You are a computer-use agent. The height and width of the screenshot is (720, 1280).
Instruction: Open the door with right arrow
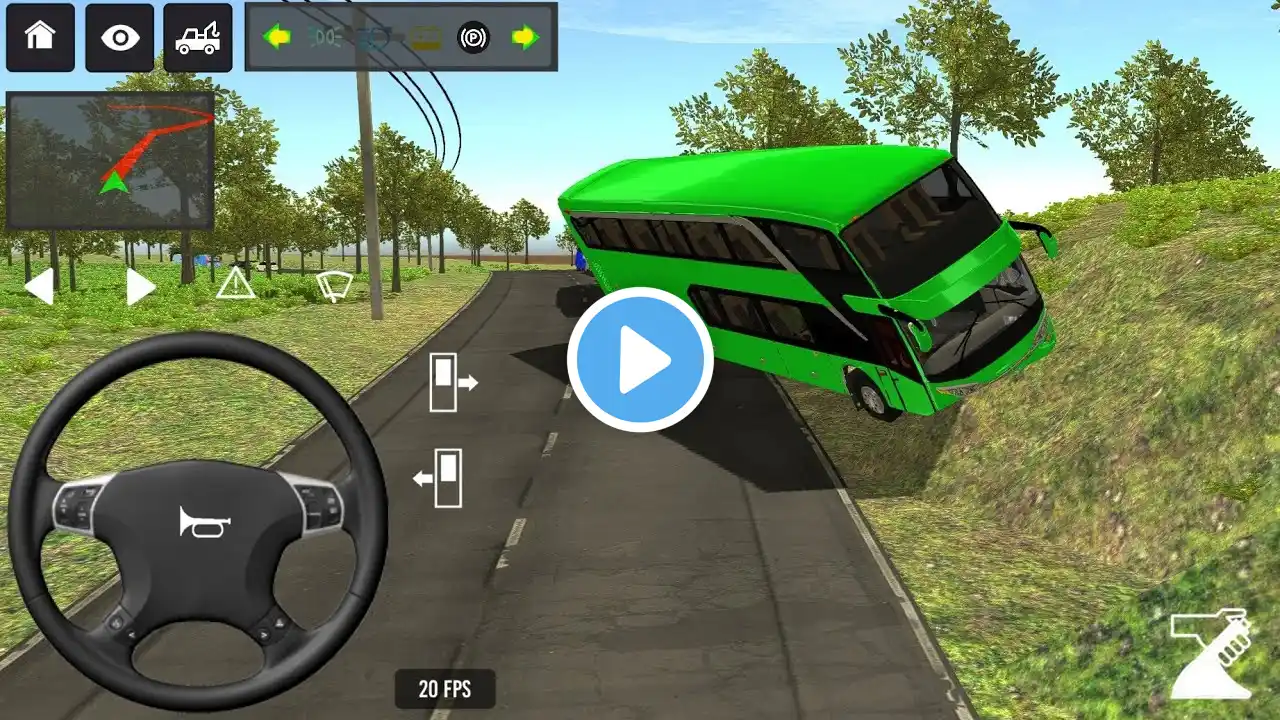tap(452, 382)
